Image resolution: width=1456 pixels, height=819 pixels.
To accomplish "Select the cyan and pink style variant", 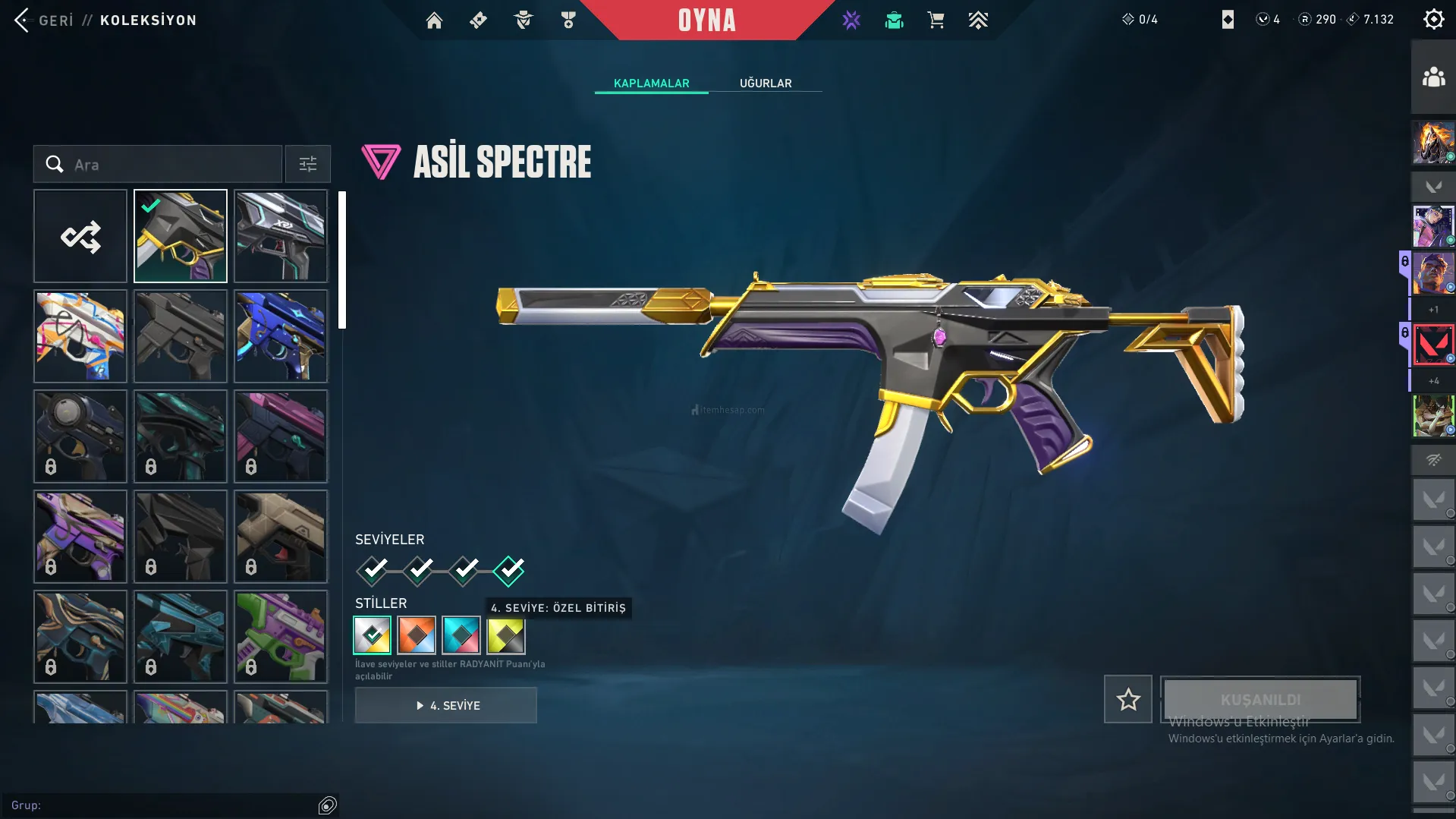I will pos(461,635).
